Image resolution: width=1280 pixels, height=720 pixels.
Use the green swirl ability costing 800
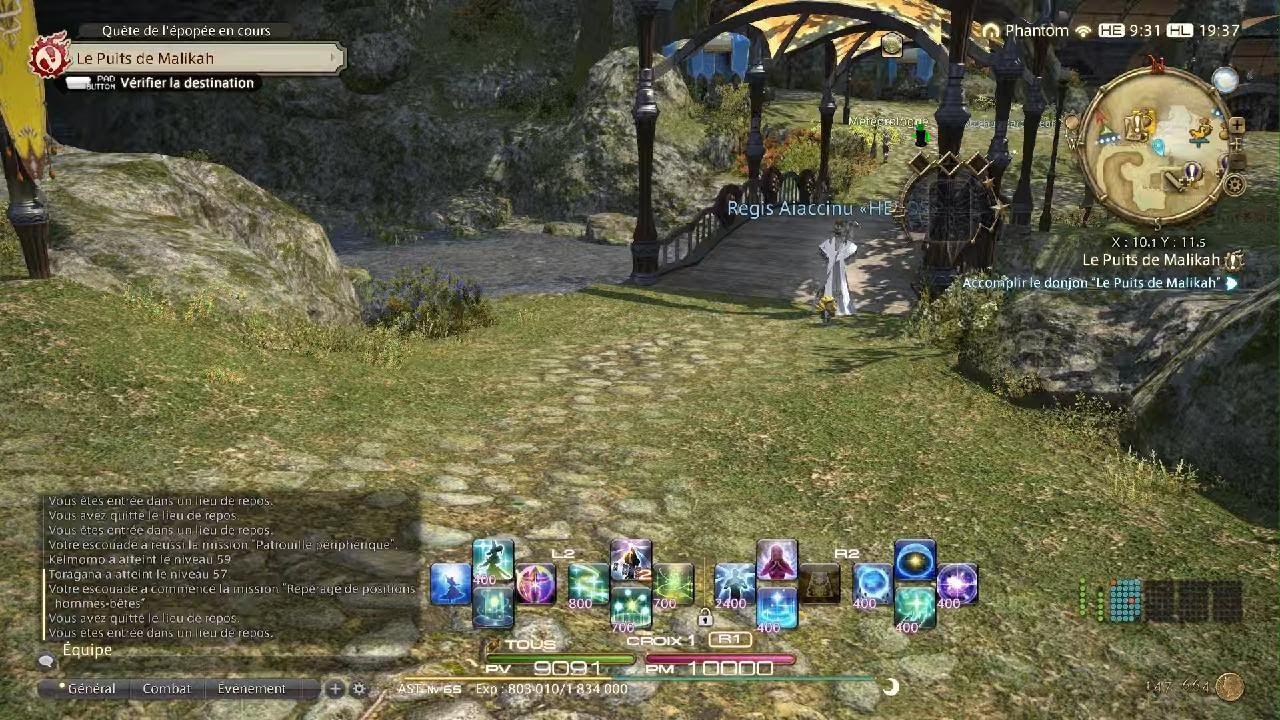(588, 584)
